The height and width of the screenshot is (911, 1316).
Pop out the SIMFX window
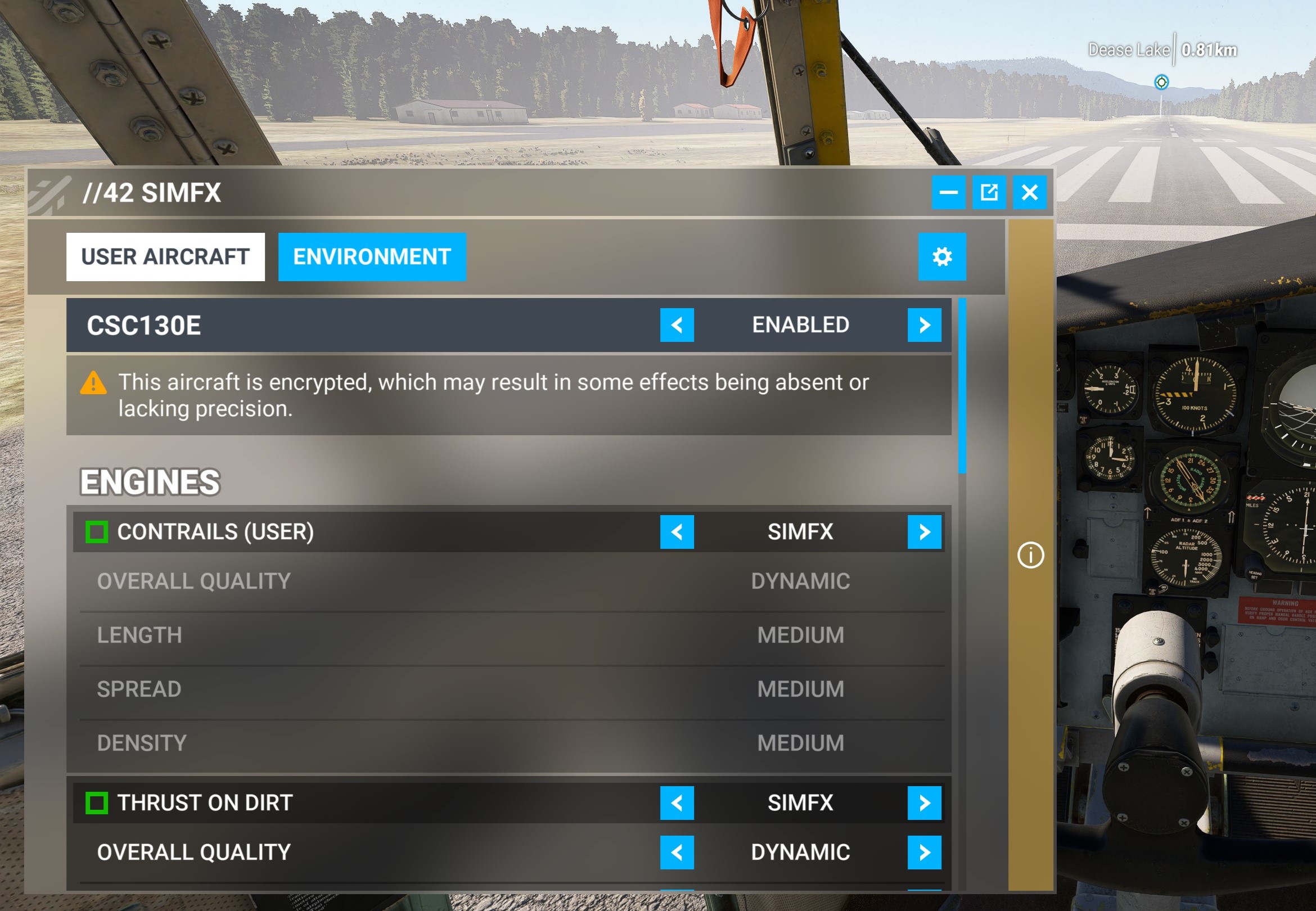coord(990,192)
